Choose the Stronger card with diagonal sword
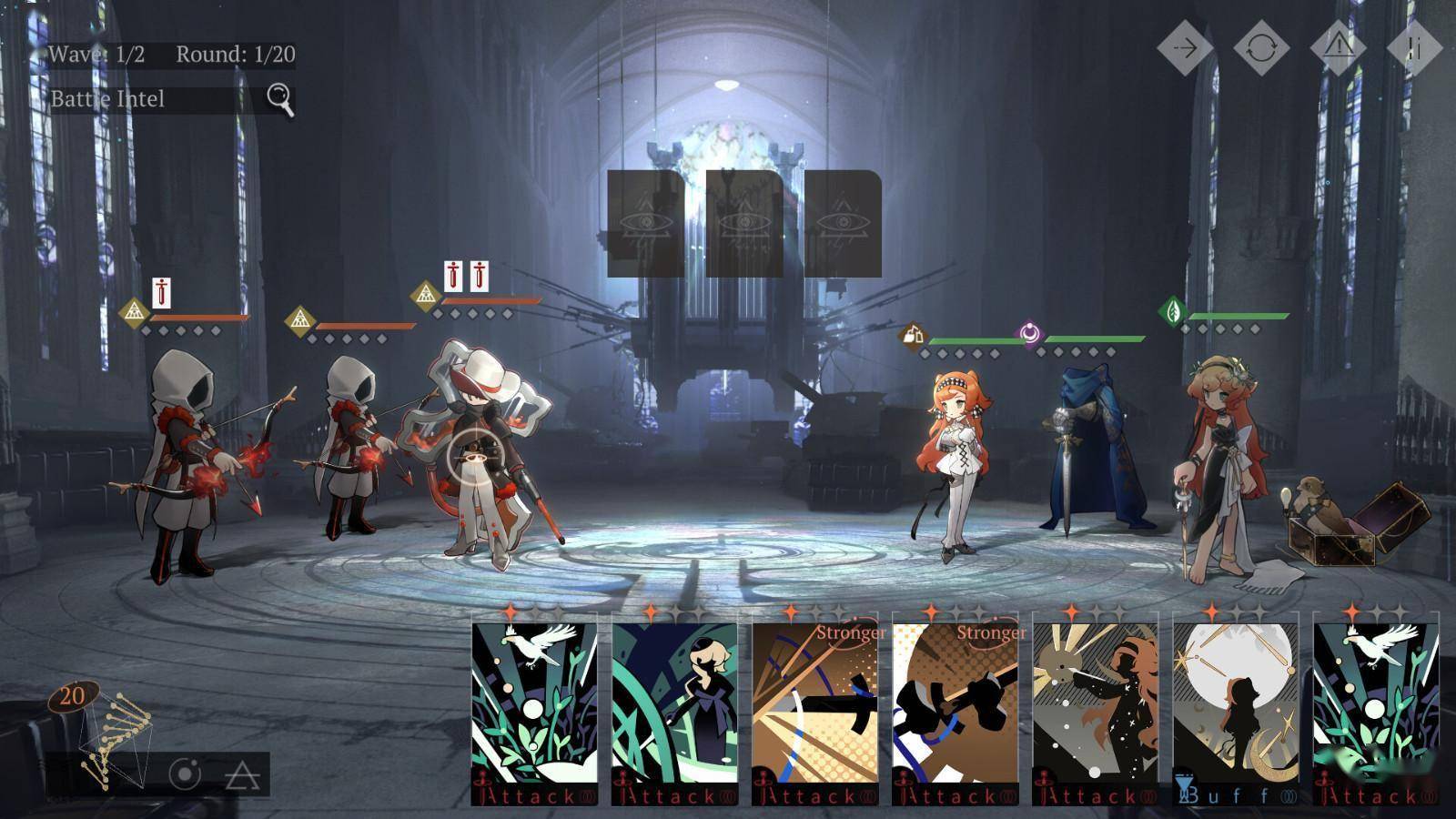Viewport: 1456px width, 819px height. (x=814, y=707)
